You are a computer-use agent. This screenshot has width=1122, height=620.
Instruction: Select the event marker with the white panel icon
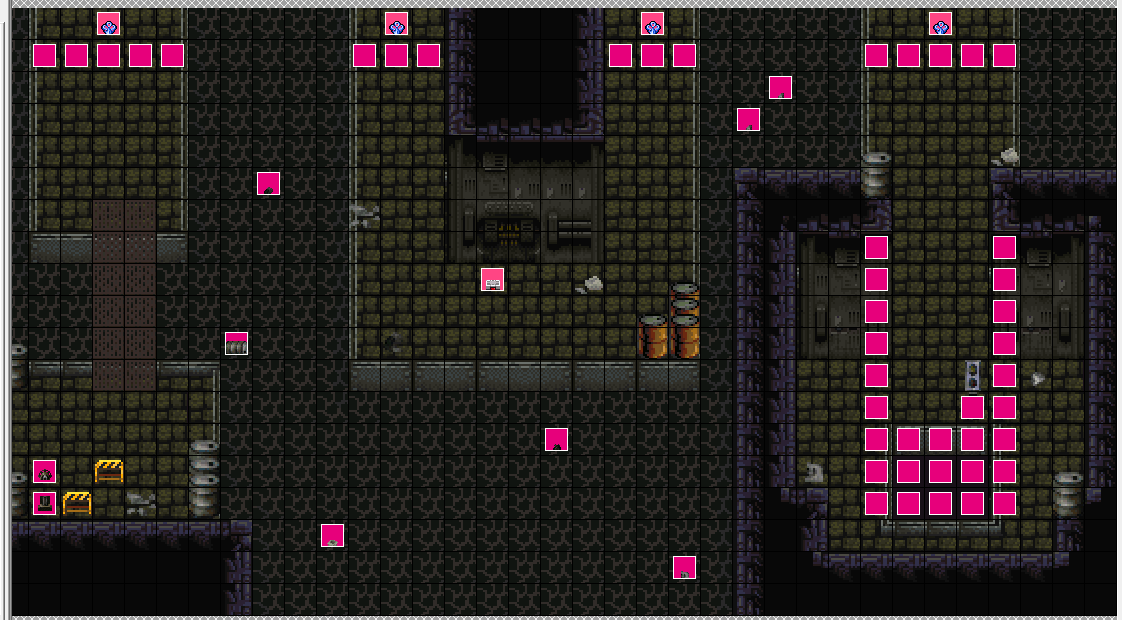tap(492, 279)
